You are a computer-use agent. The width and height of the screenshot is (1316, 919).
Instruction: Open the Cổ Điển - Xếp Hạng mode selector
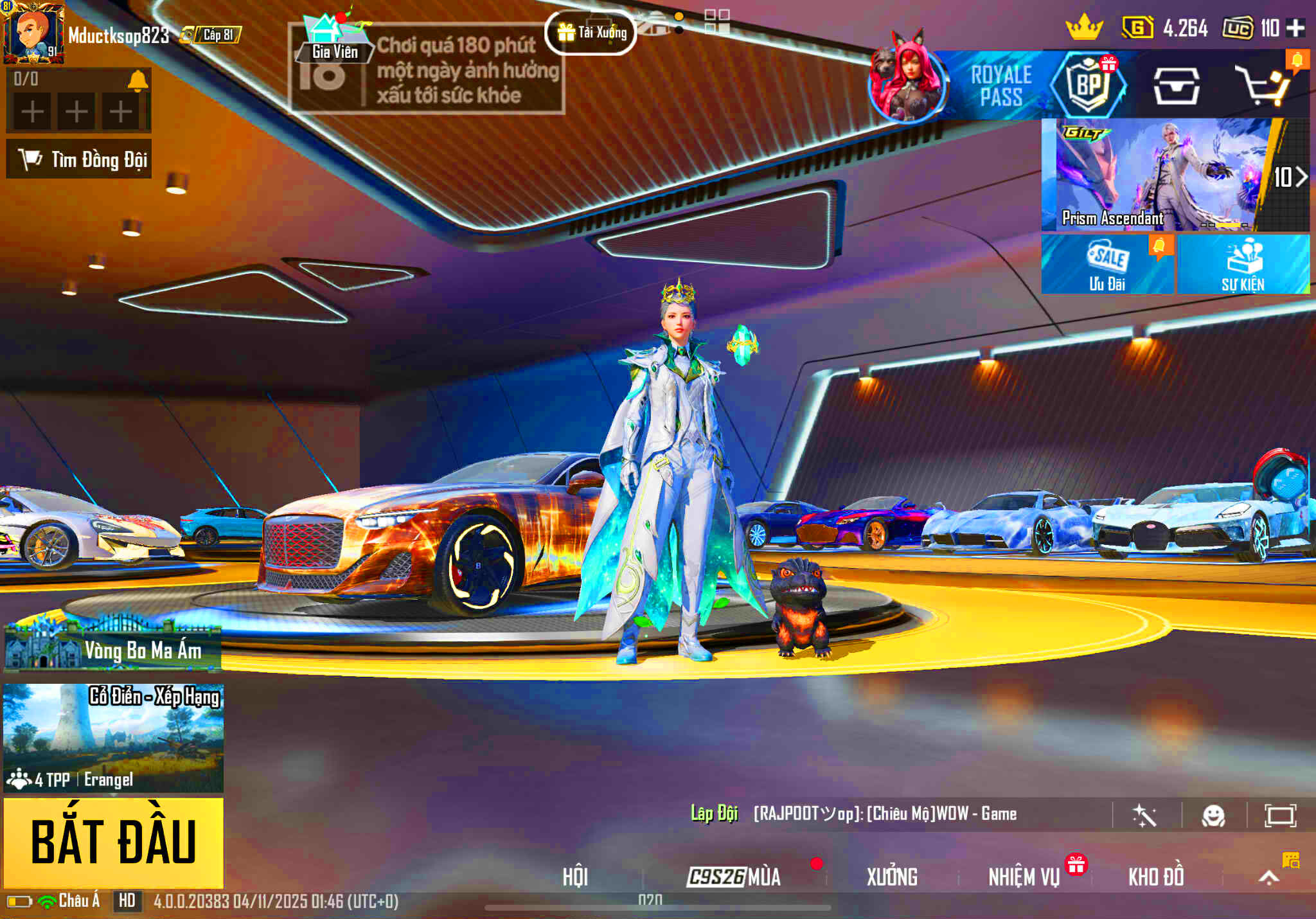click(x=114, y=738)
